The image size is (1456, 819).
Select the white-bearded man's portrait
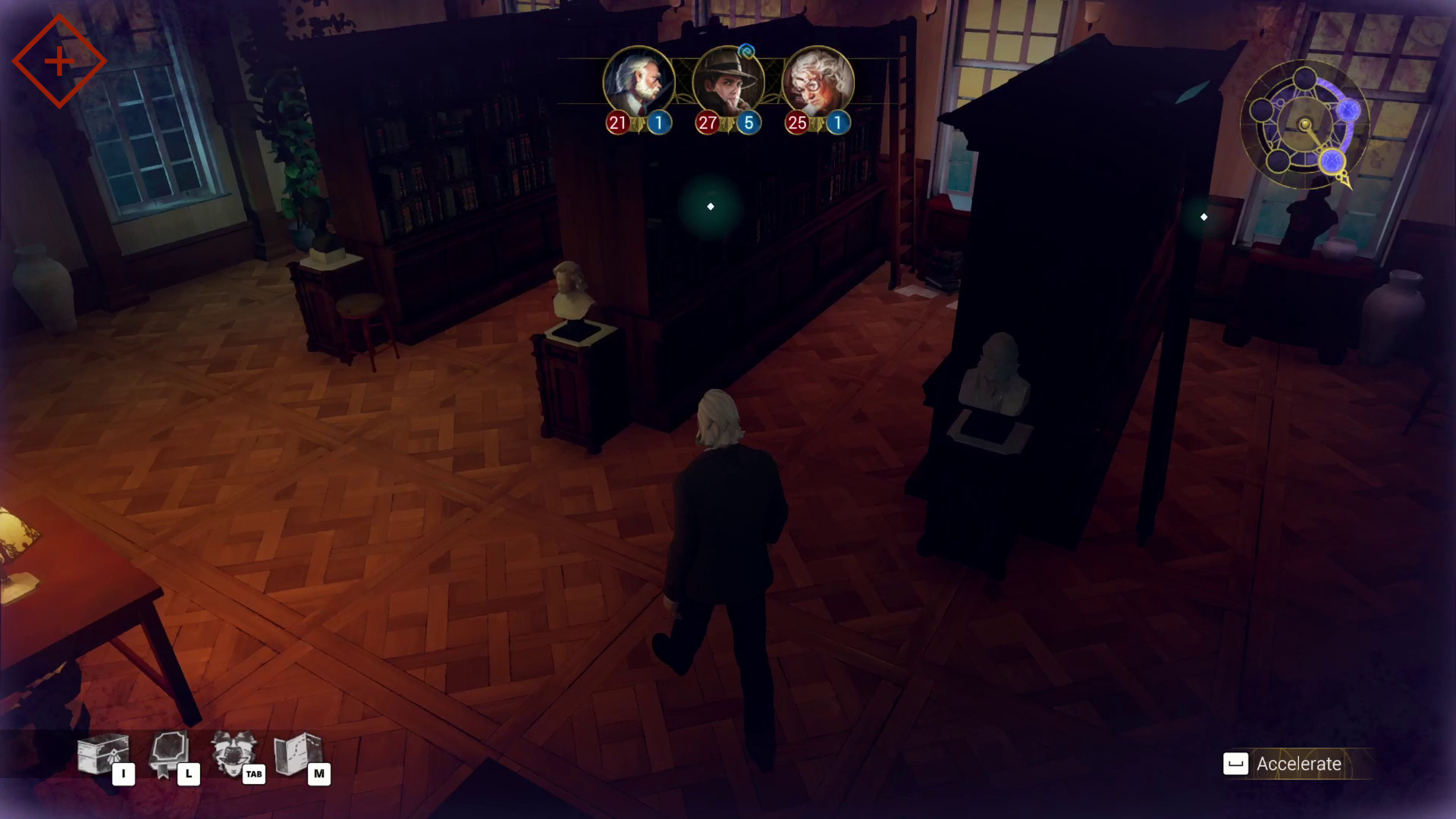[x=639, y=82]
